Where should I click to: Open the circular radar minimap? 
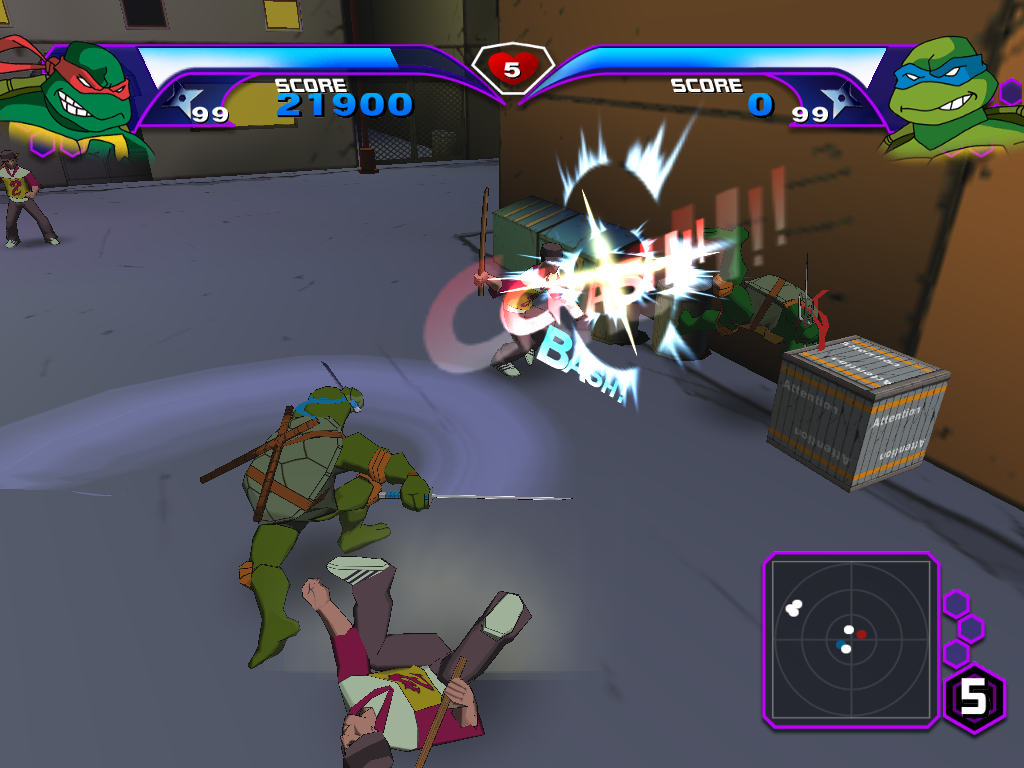(x=851, y=637)
